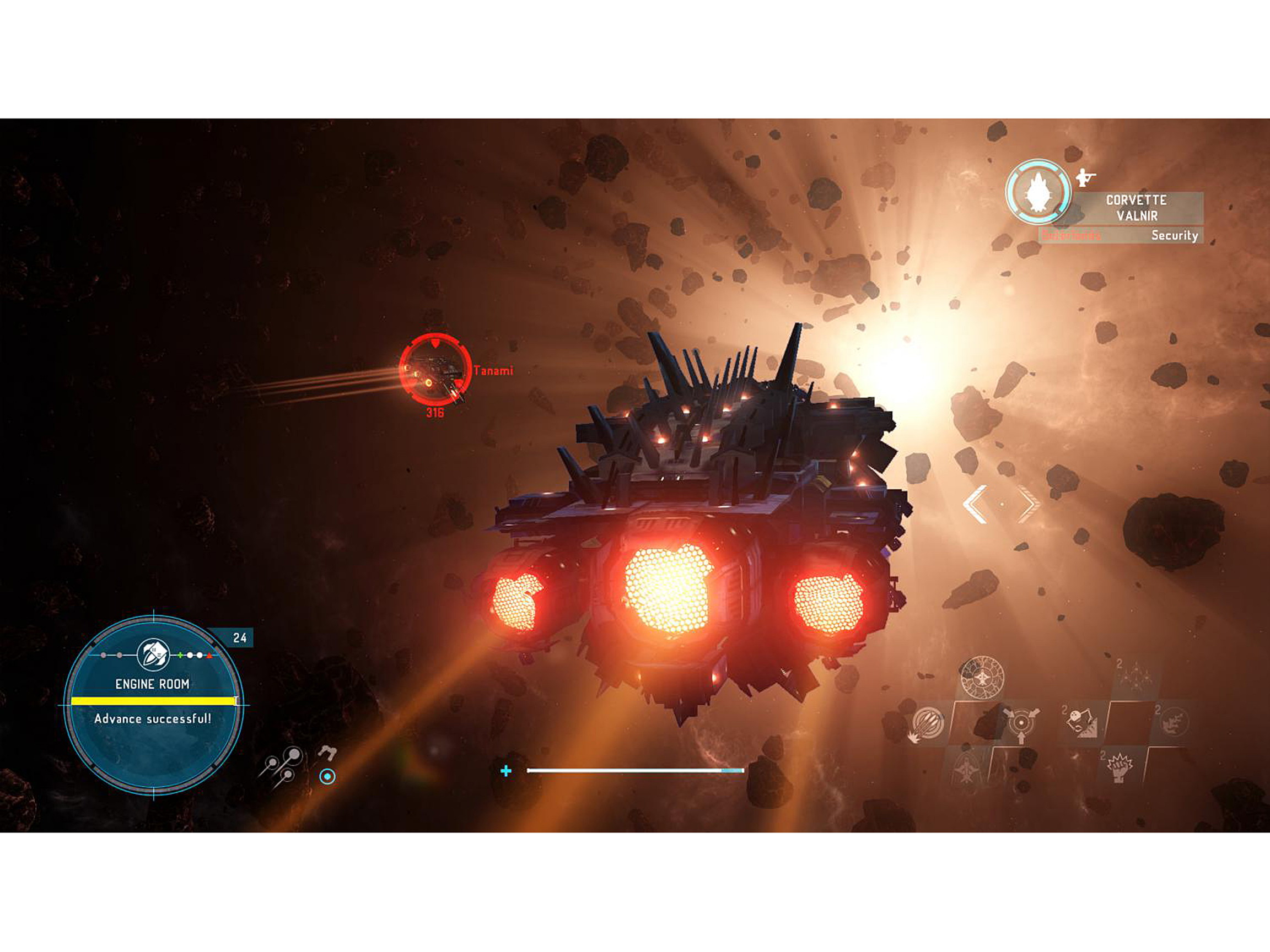Click the ship silhouette ability icon

pos(967,768)
